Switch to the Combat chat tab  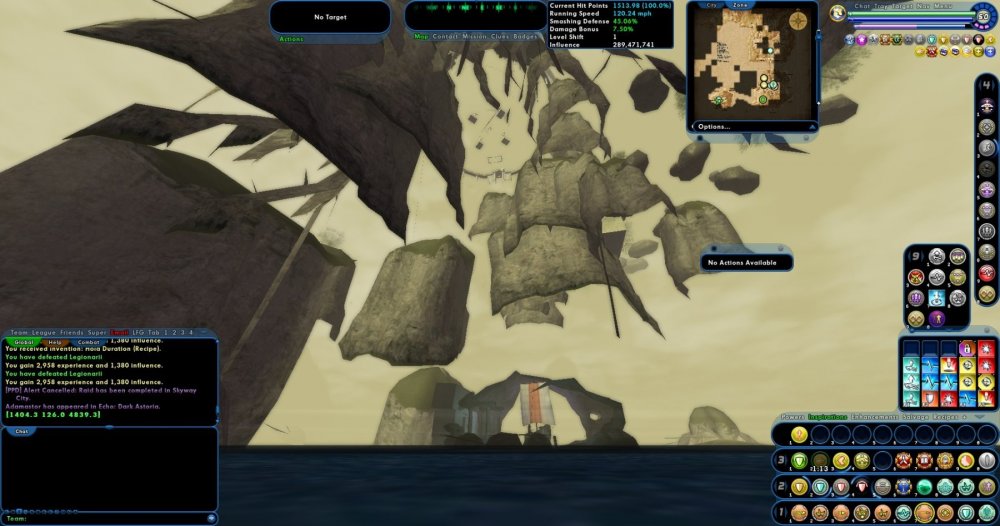[x=88, y=342]
